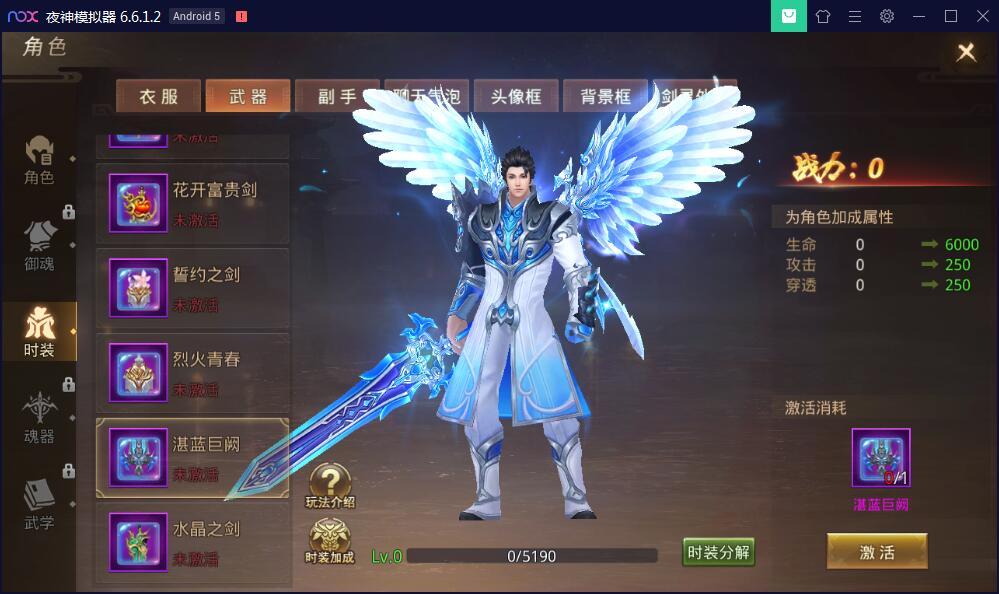Close the character panel
This screenshot has width=999, height=594.
(x=965, y=53)
